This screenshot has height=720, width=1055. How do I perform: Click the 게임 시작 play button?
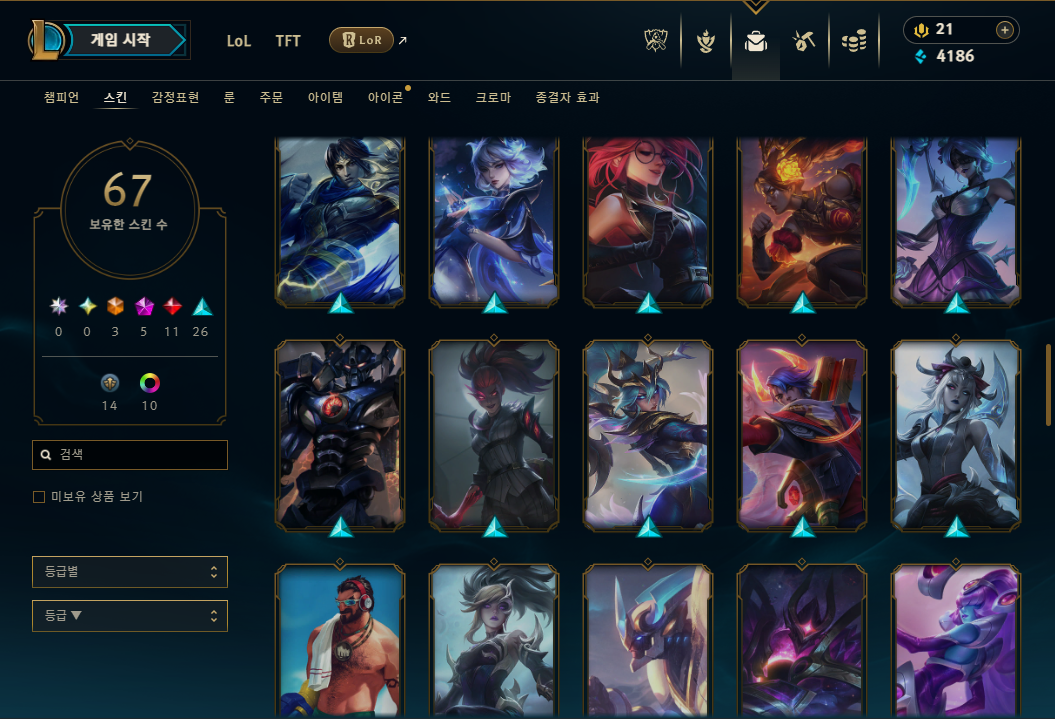tap(122, 40)
